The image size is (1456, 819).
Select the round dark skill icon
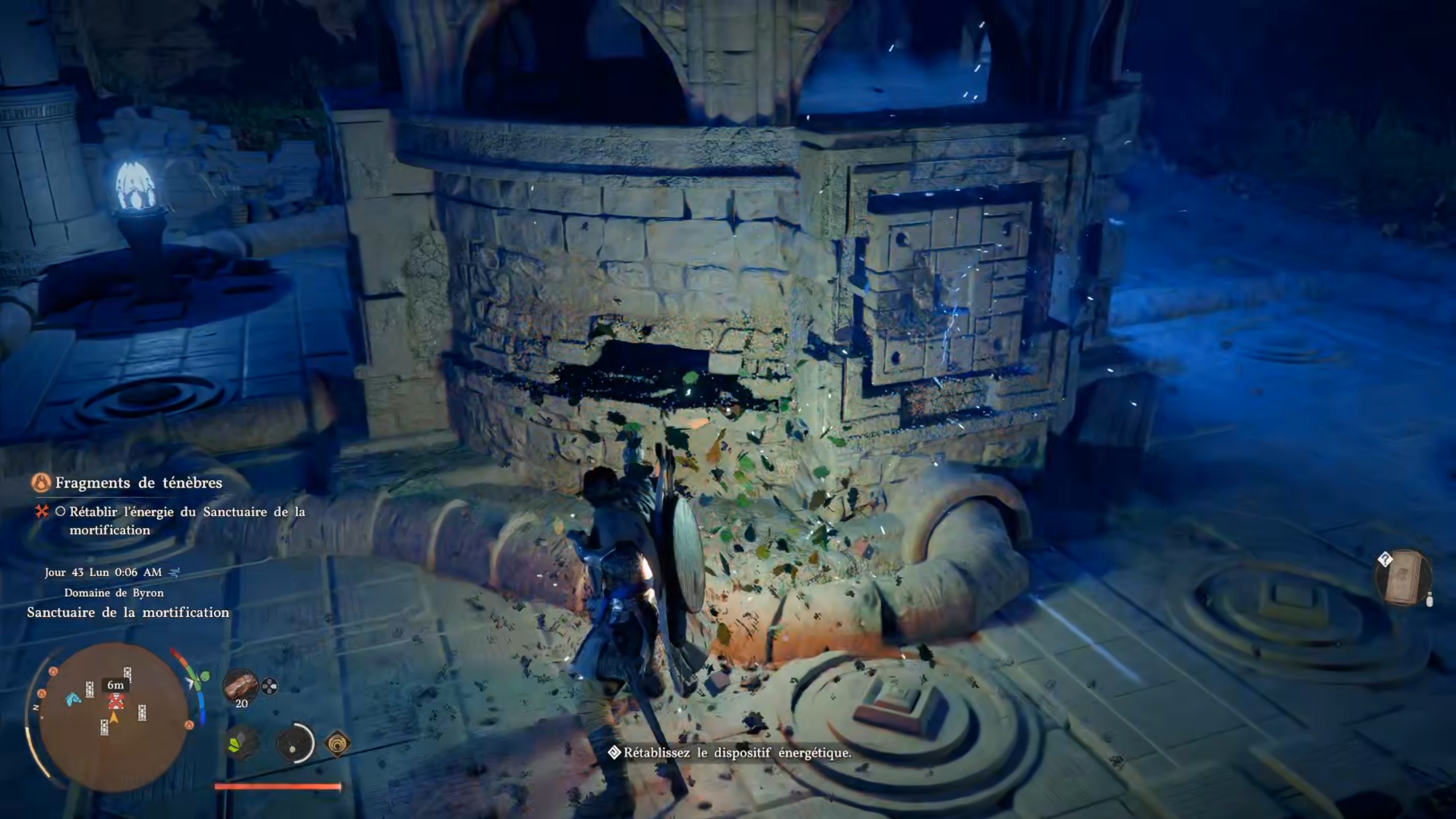click(294, 743)
